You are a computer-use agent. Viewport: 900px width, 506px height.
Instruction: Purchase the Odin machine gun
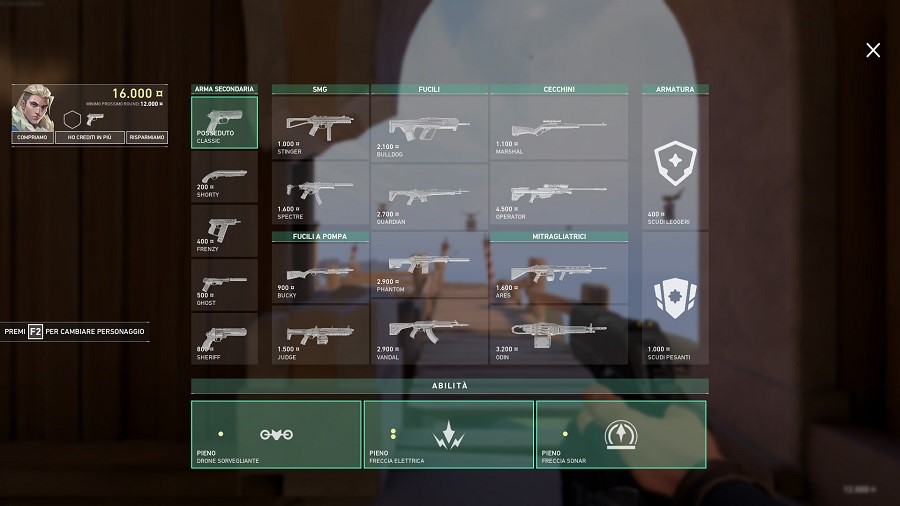tap(558, 335)
